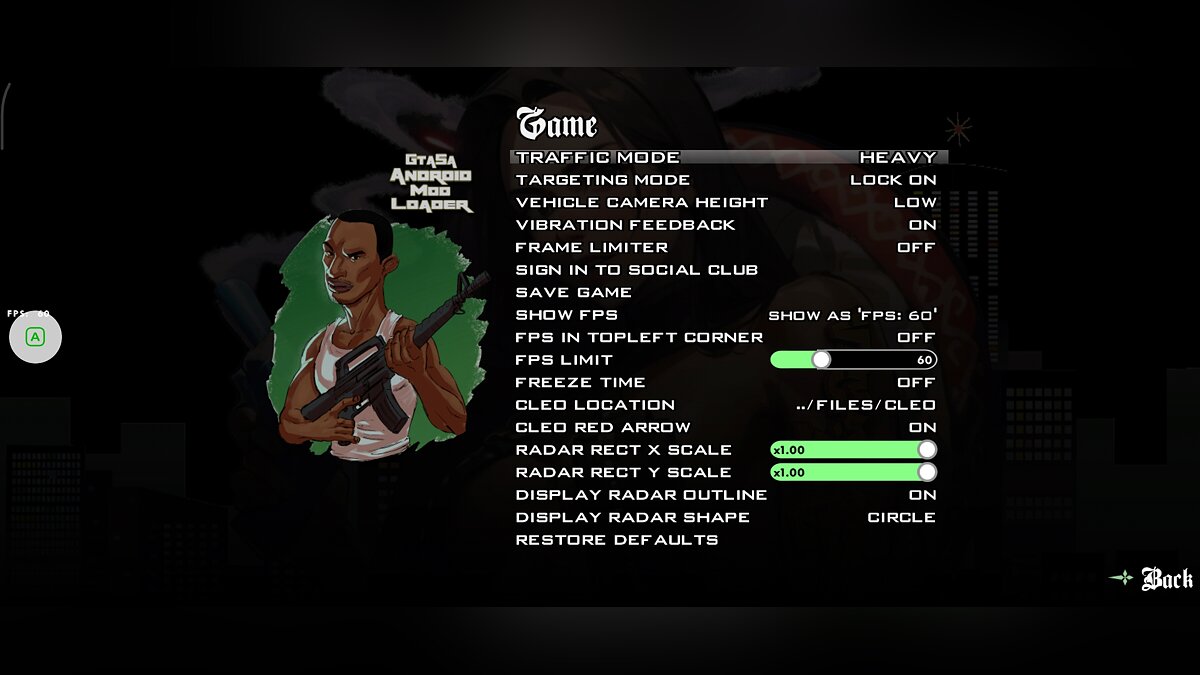Click the FPS Limit slider
Screen dimensions: 1200x675
pos(853,360)
